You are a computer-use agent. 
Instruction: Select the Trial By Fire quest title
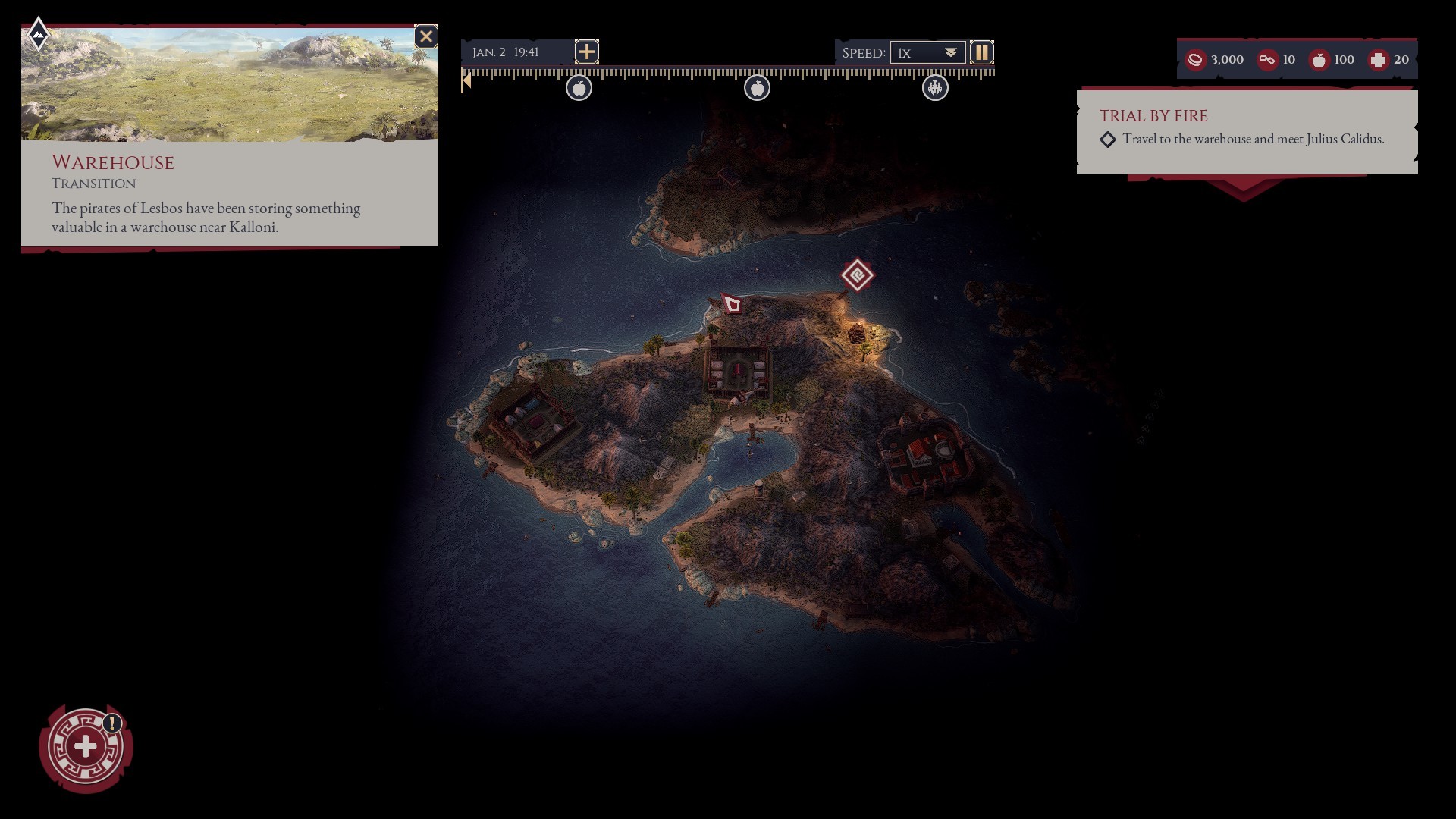(1153, 116)
